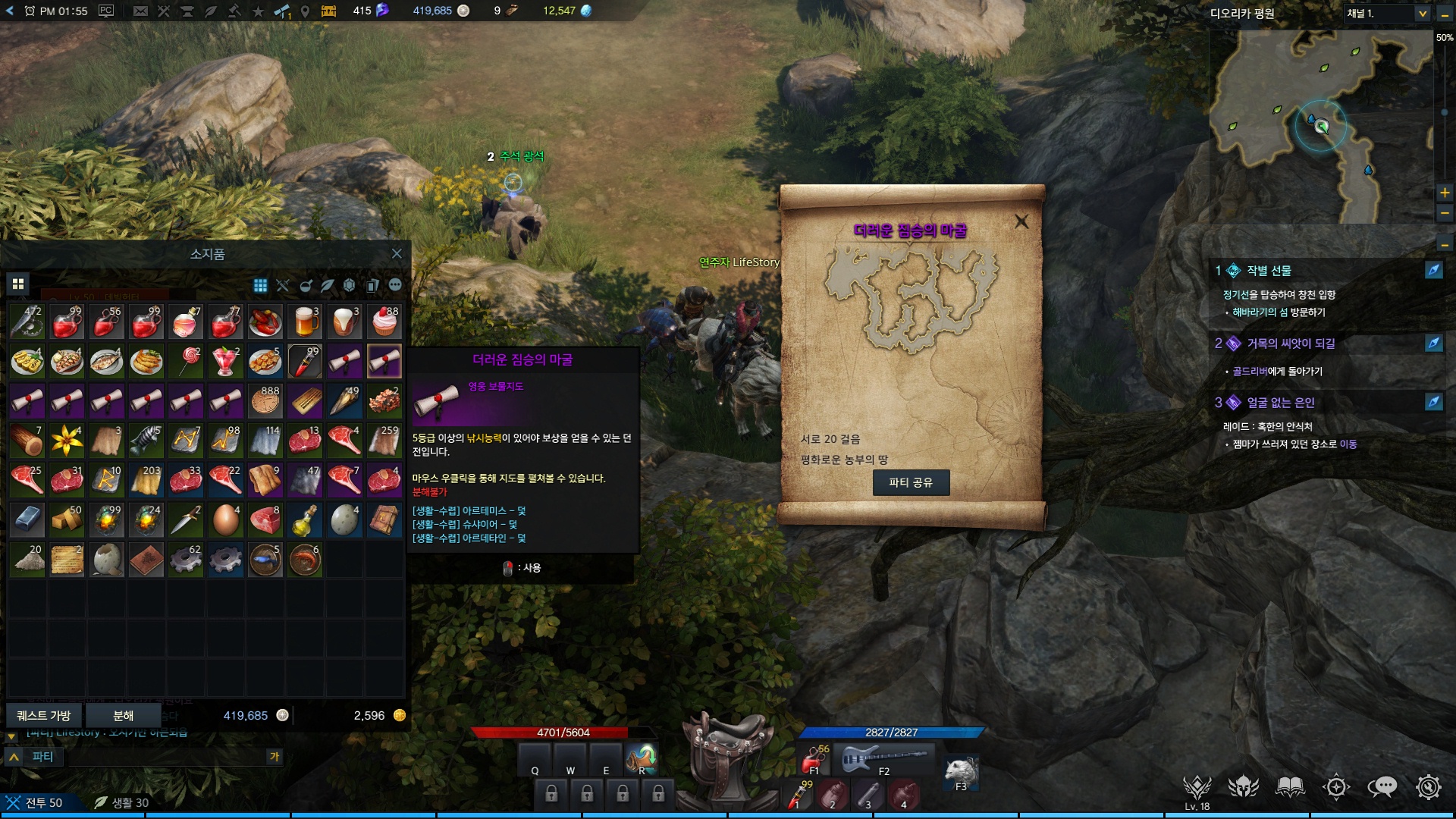
Task: Select the pink cupcake item slot
Action: coord(384,322)
